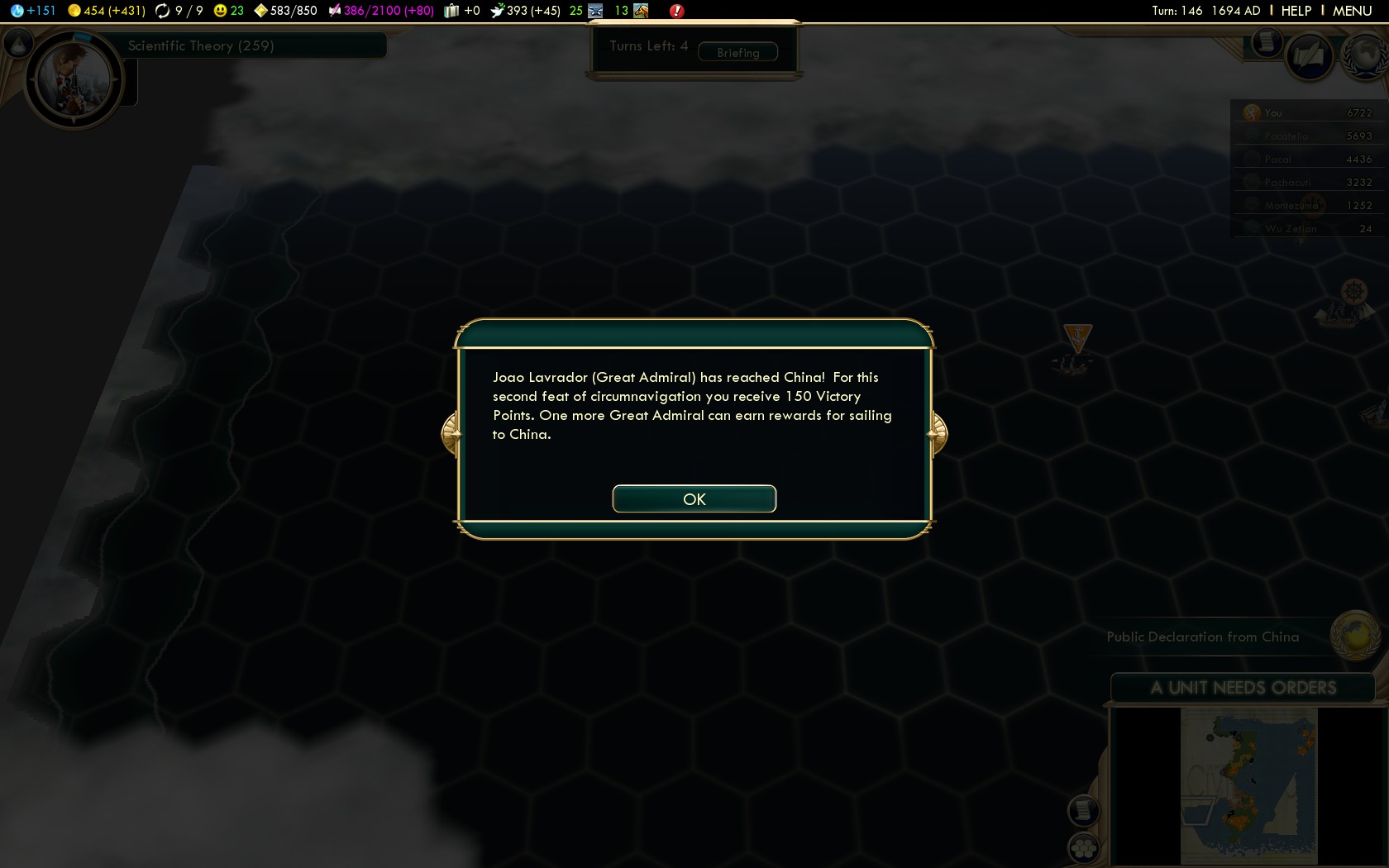1389x868 pixels.
Task: Select A UNIT NEEDS ORDERS button
Action: click(x=1242, y=688)
